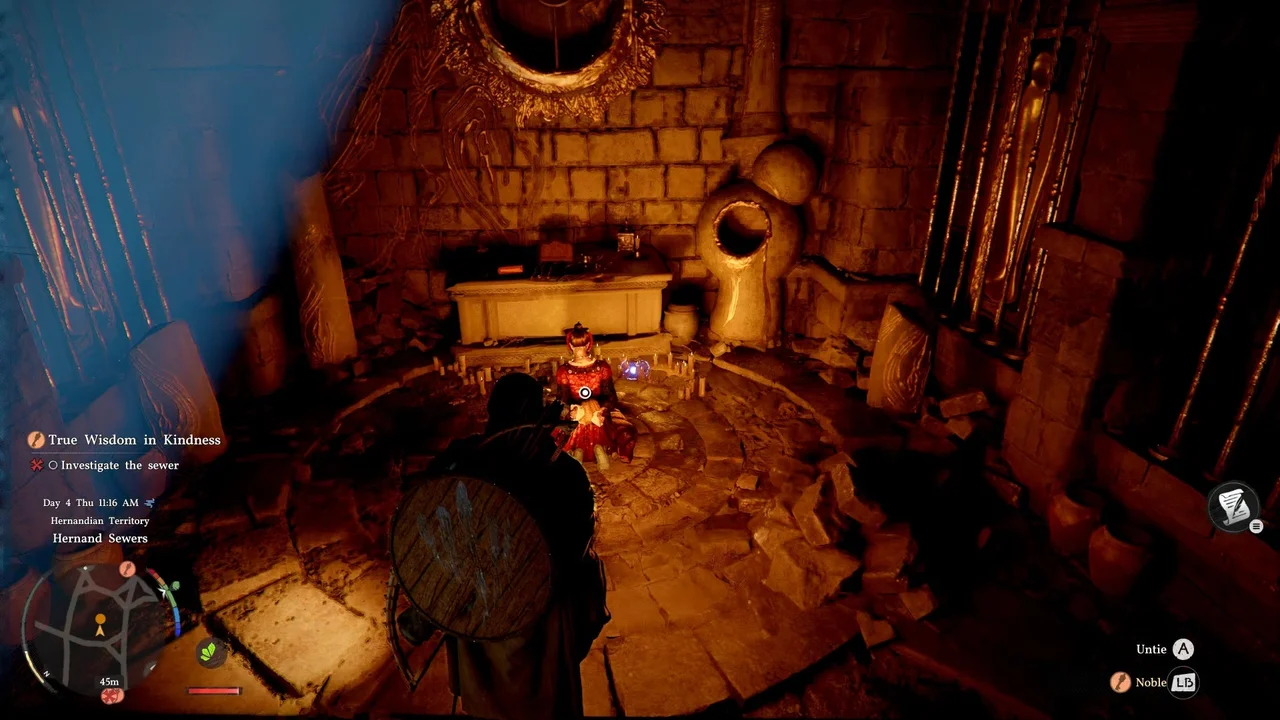This screenshot has height=720, width=1280.
Task: Click the green leaf status icon
Action: [210, 652]
